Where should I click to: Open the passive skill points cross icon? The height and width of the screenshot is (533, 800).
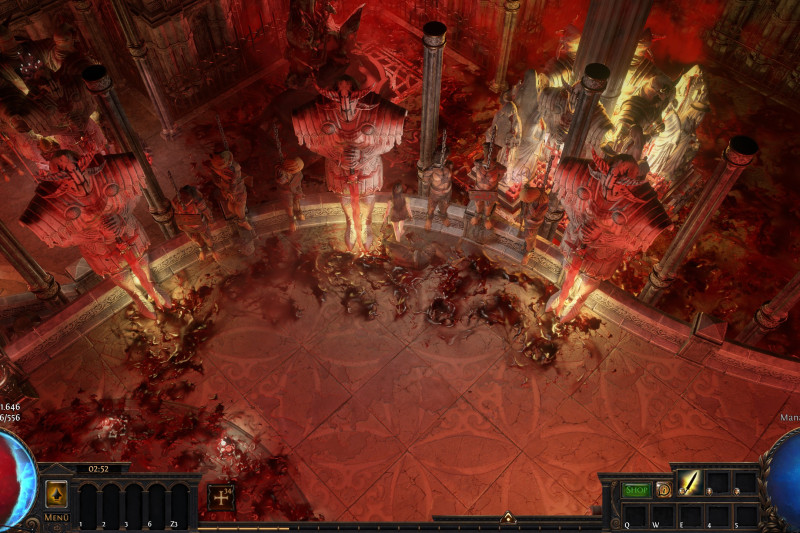pos(221,496)
